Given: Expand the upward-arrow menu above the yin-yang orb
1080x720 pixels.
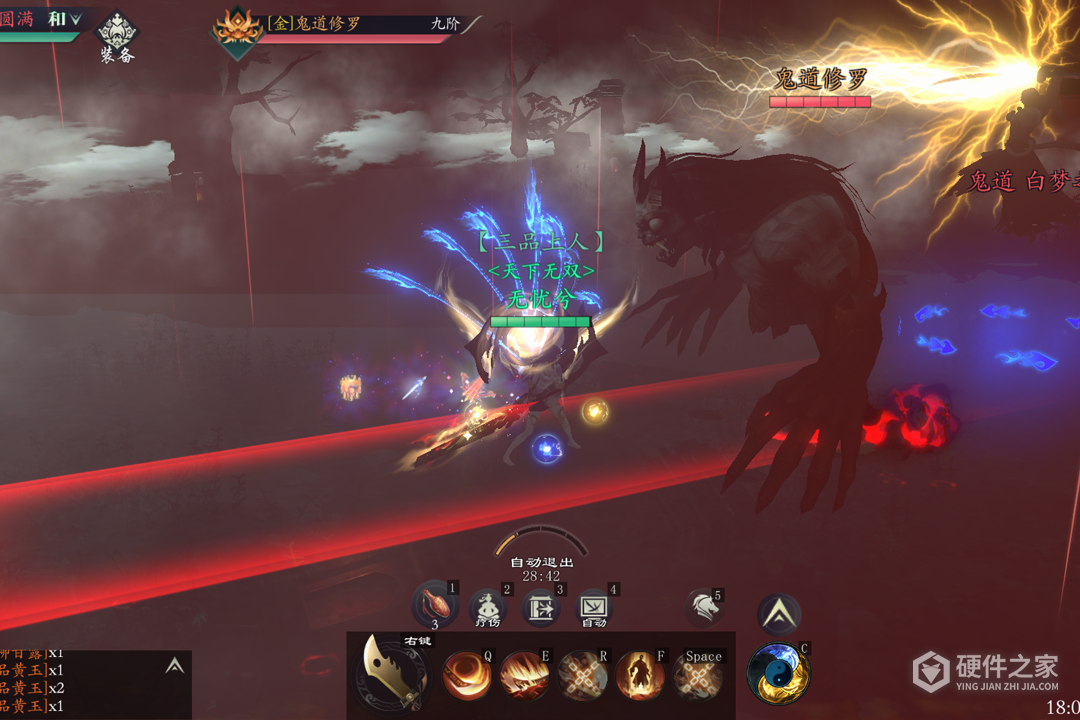Looking at the screenshot, I should coord(778,615).
